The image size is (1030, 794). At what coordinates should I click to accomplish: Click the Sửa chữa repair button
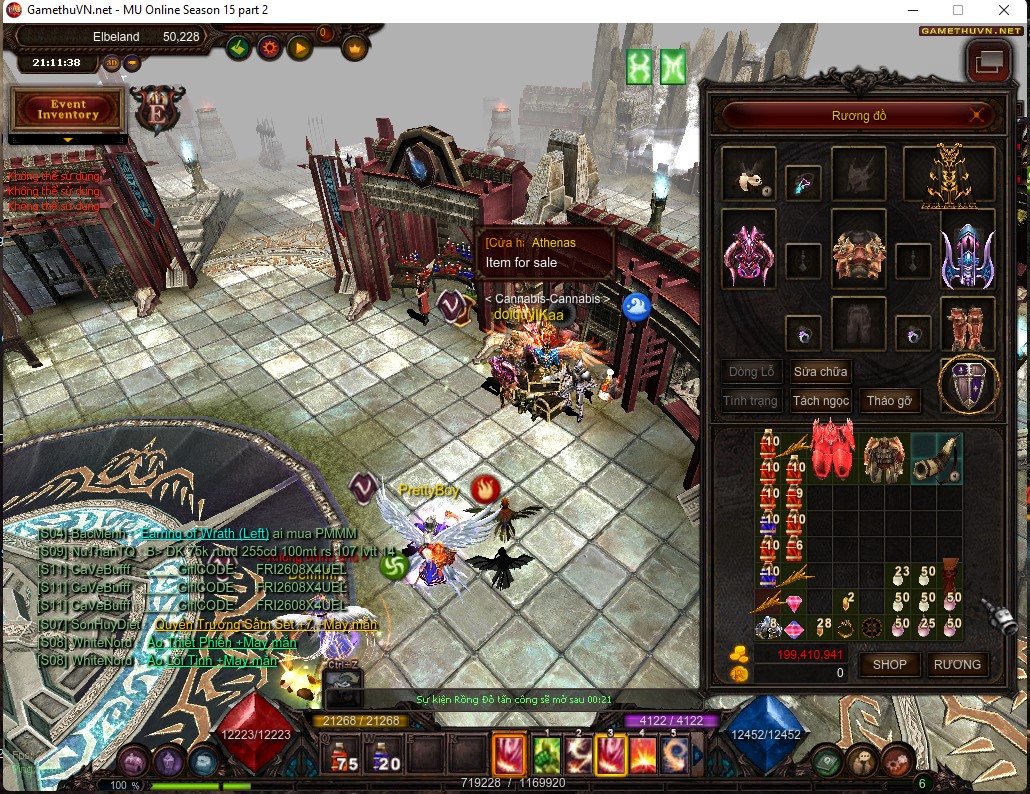(x=821, y=372)
